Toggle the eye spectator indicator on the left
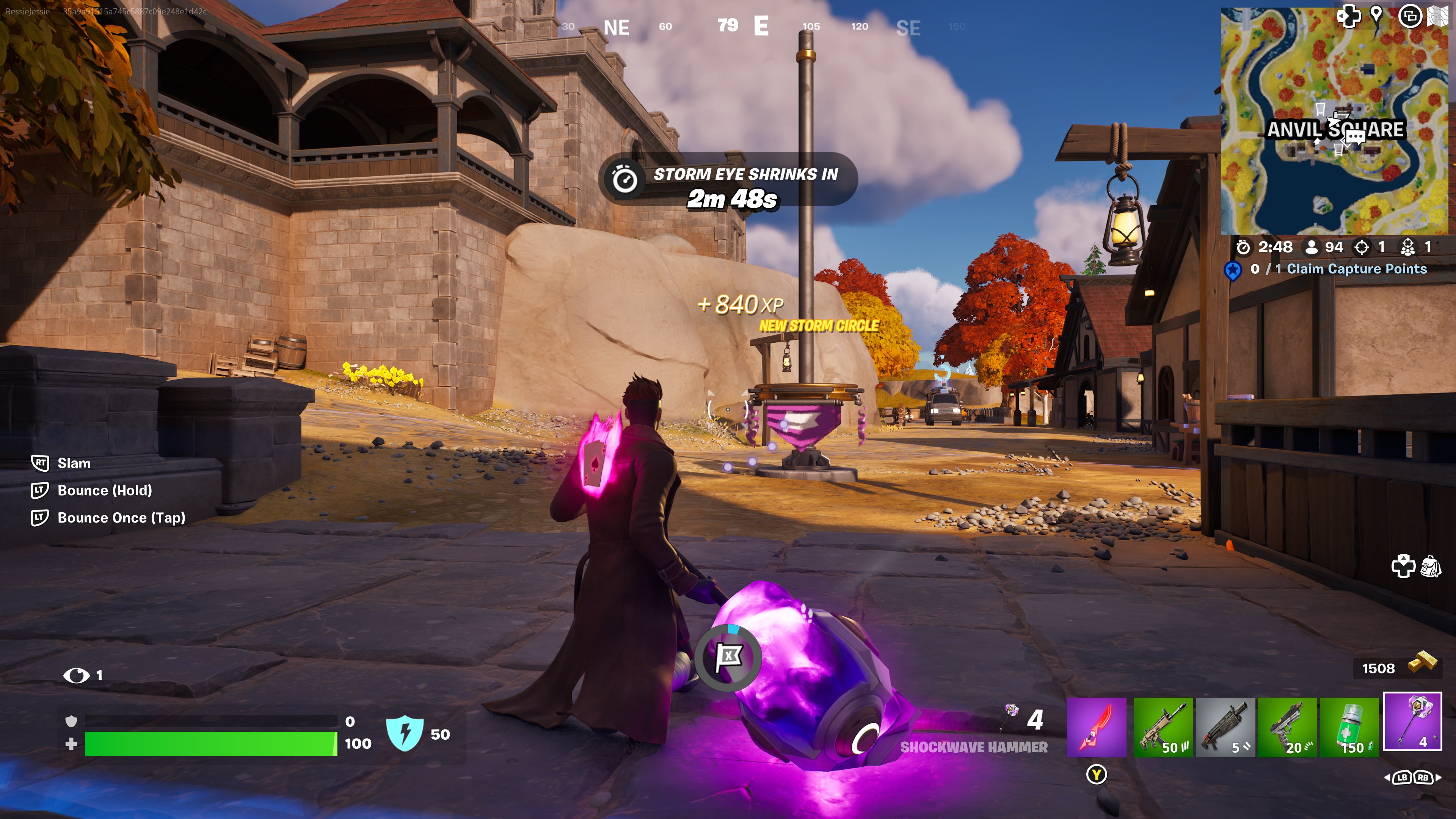 [76, 675]
